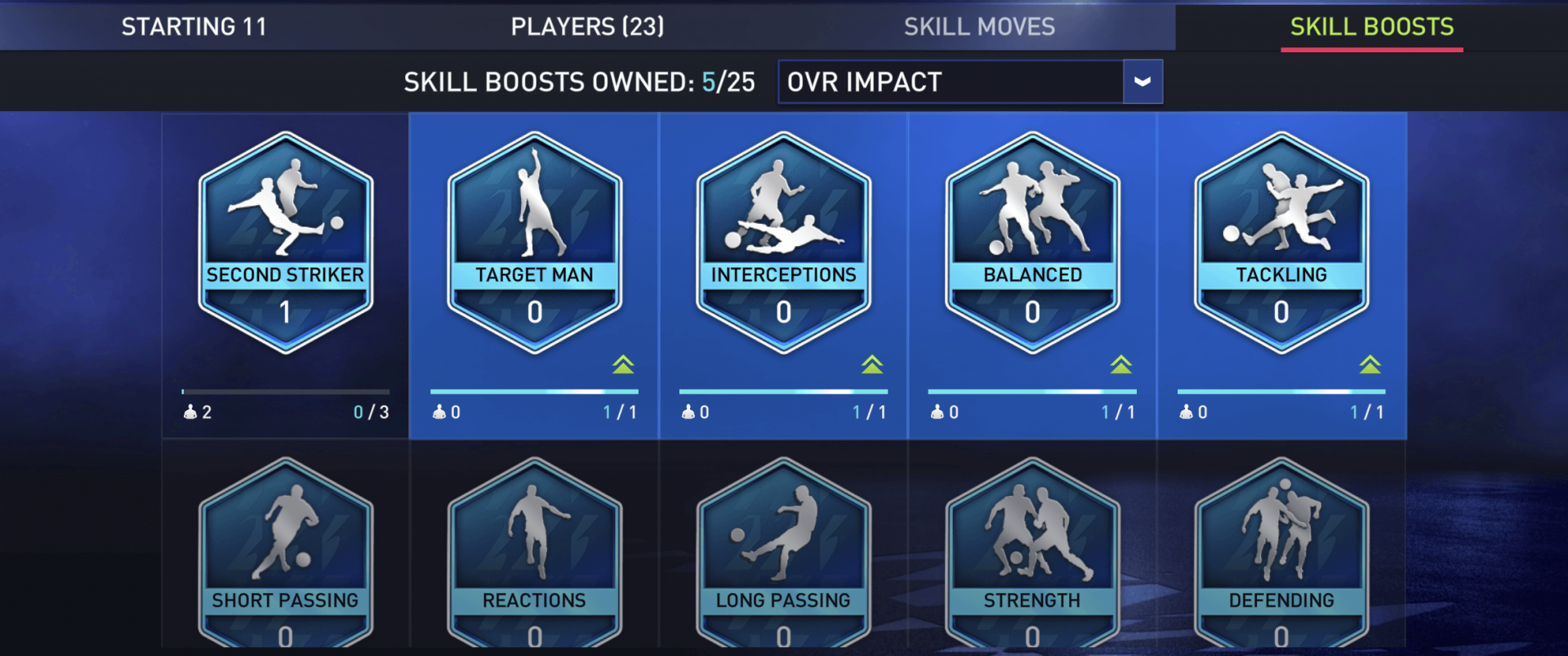Click the green upgrade arrow on Balanced
The image size is (1568, 656).
pyautogui.click(x=1122, y=365)
